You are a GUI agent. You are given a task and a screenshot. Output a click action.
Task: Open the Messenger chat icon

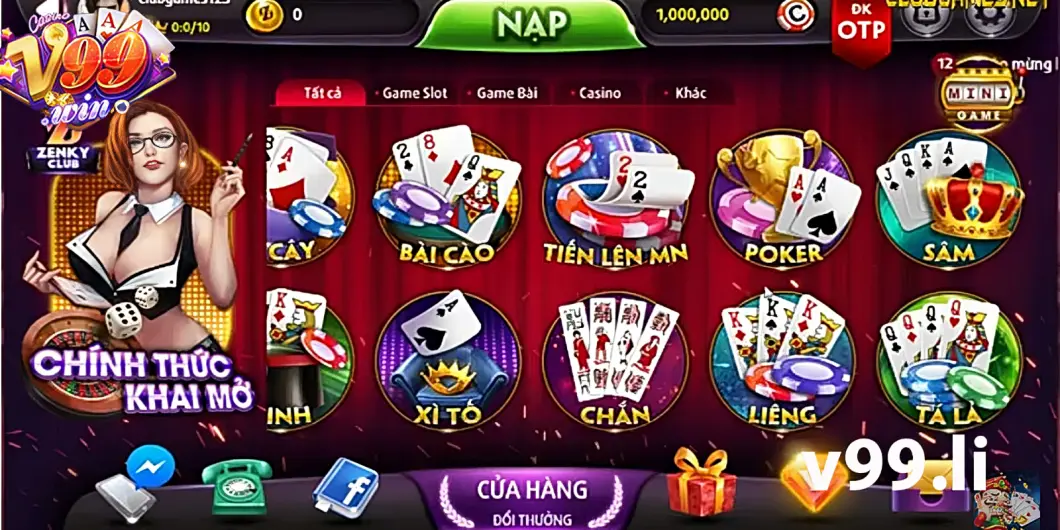(151, 467)
